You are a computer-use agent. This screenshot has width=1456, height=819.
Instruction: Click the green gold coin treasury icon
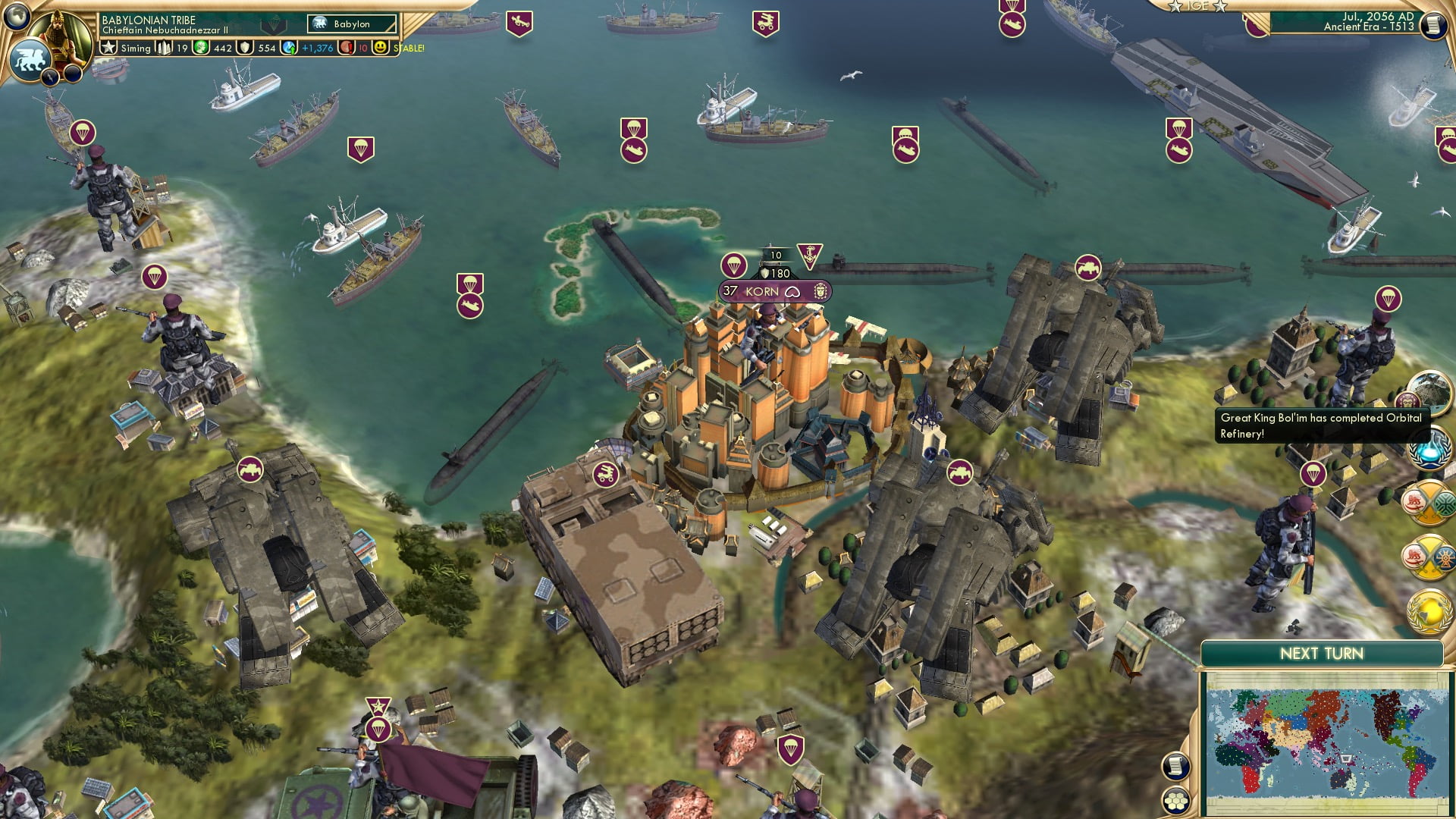(x=201, y=48)
